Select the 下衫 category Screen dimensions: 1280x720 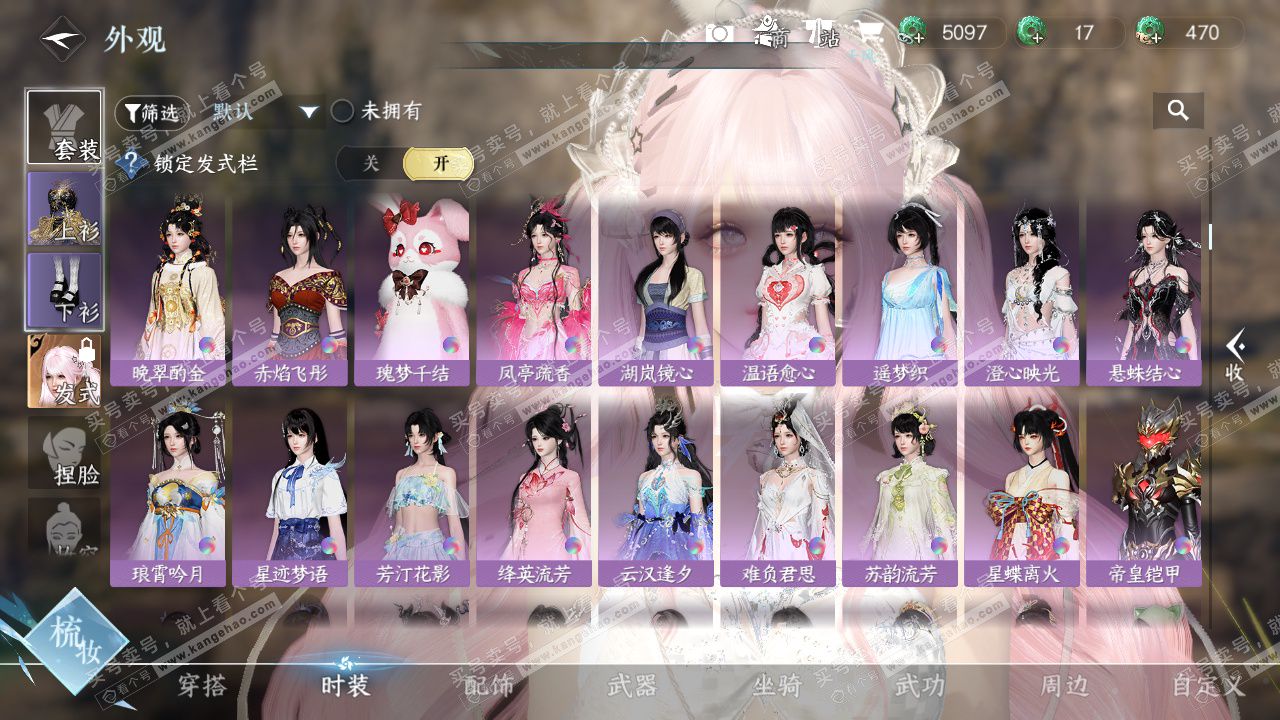click(64, 290)
